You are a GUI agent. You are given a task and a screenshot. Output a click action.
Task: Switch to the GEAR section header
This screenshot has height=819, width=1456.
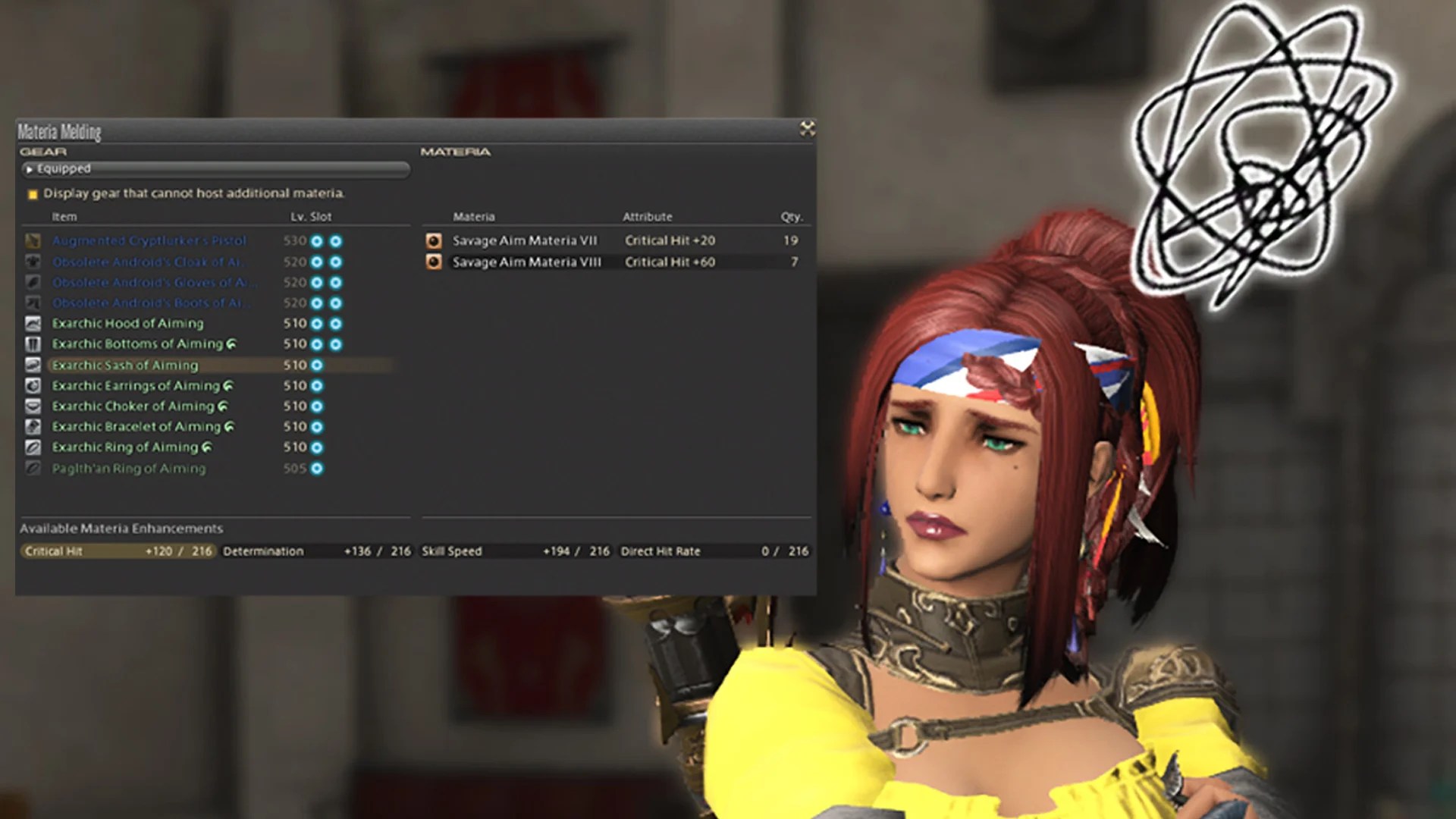(42, 152)
